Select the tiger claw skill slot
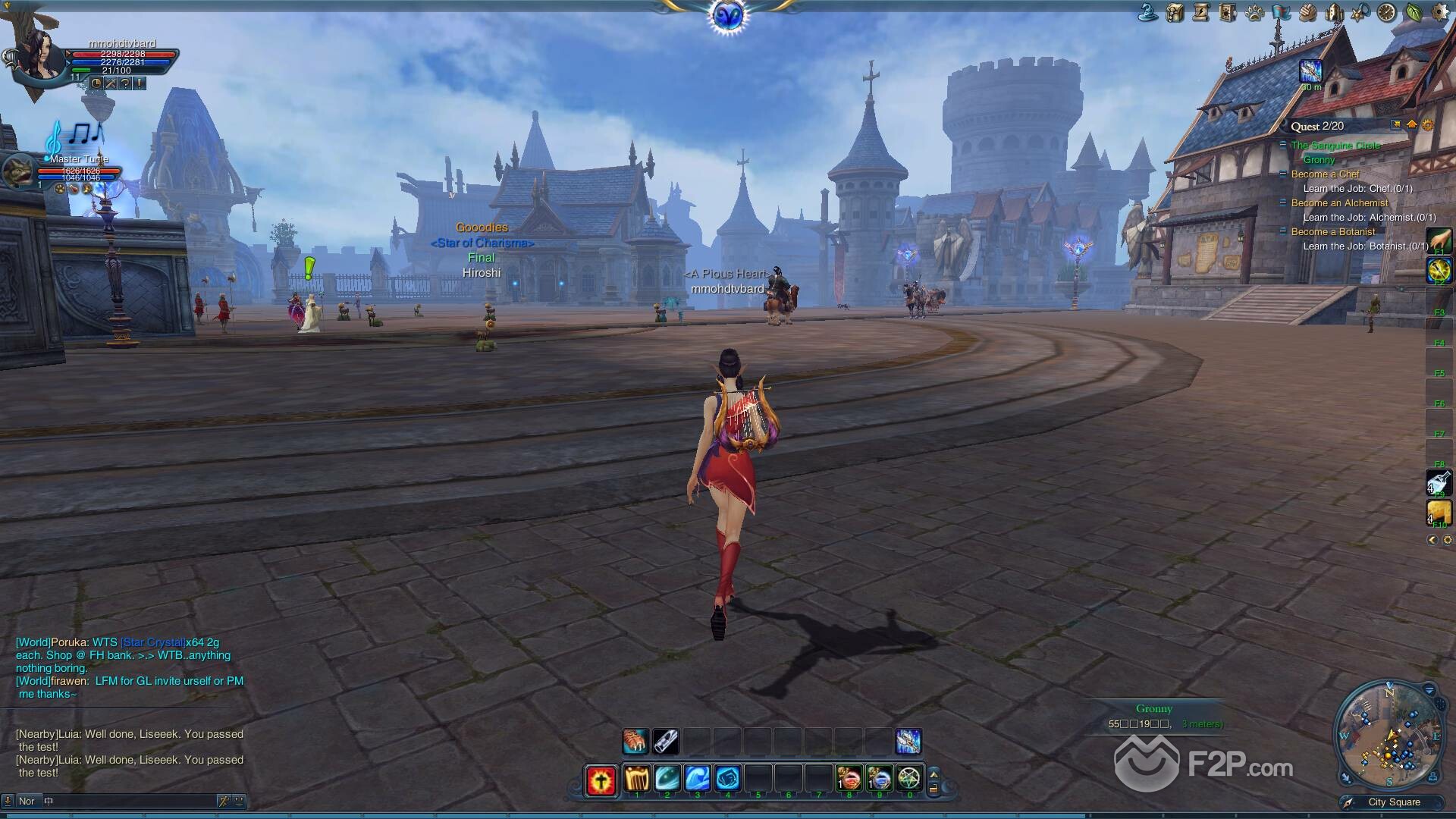This screenshot has height=819, width=1456. 635,741
